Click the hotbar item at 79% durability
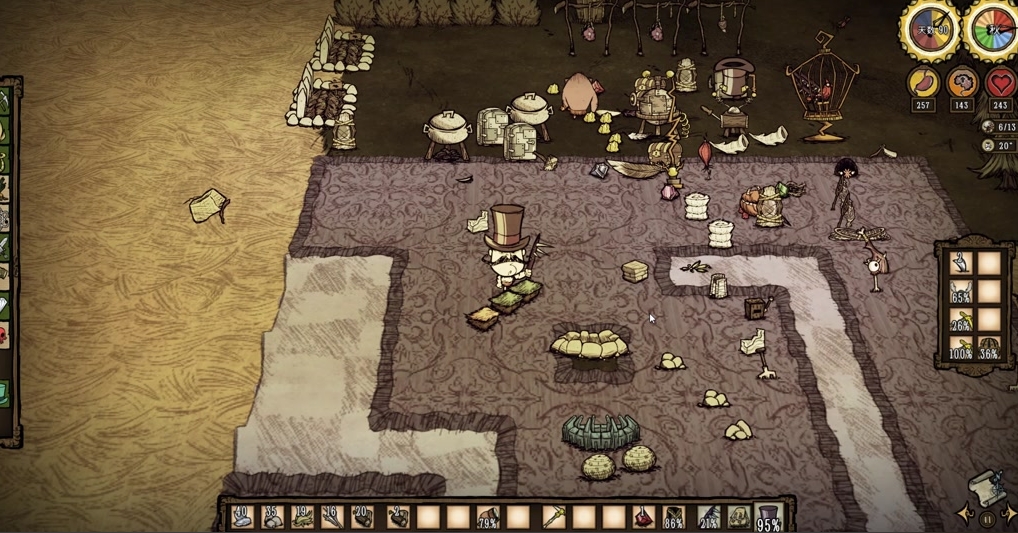 pyautogui.click(x=488, y=517)
